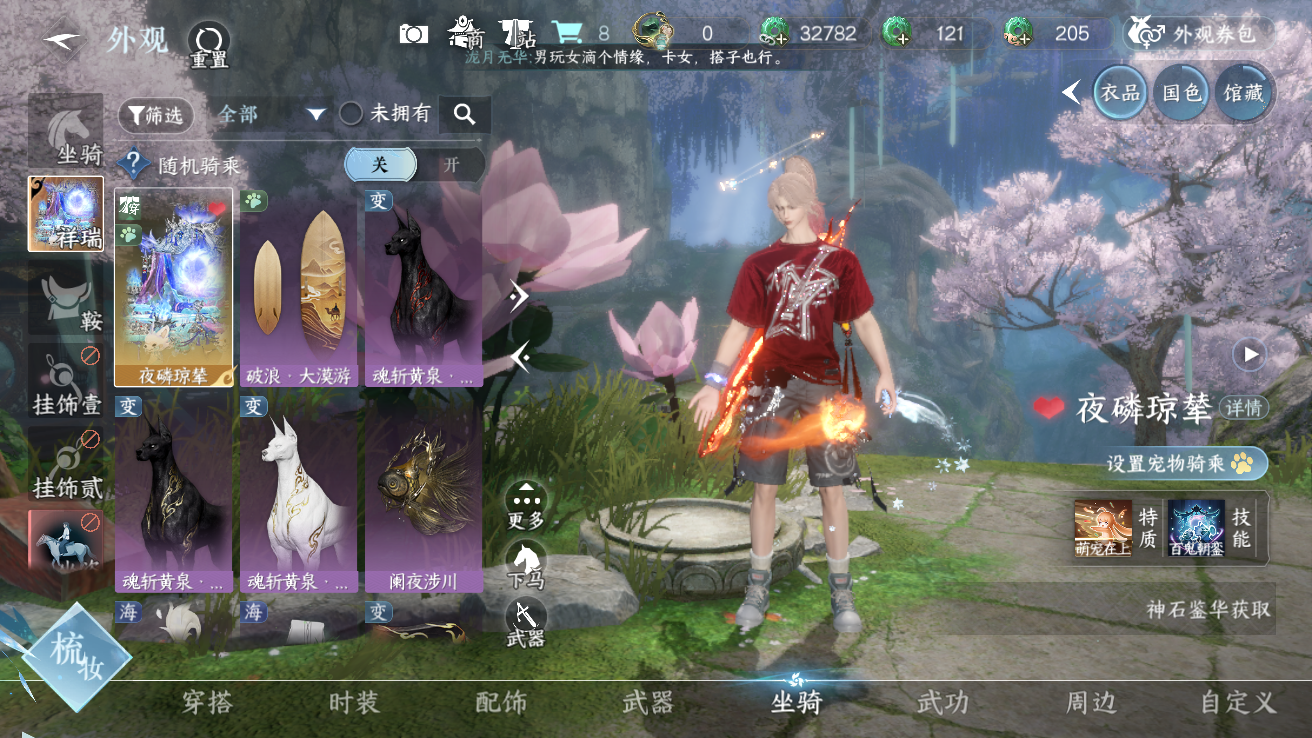Click the 下马 dismount button
The width and height of the screenshot is (1312, 738).
pyautogui.click(x=526, y=565)
